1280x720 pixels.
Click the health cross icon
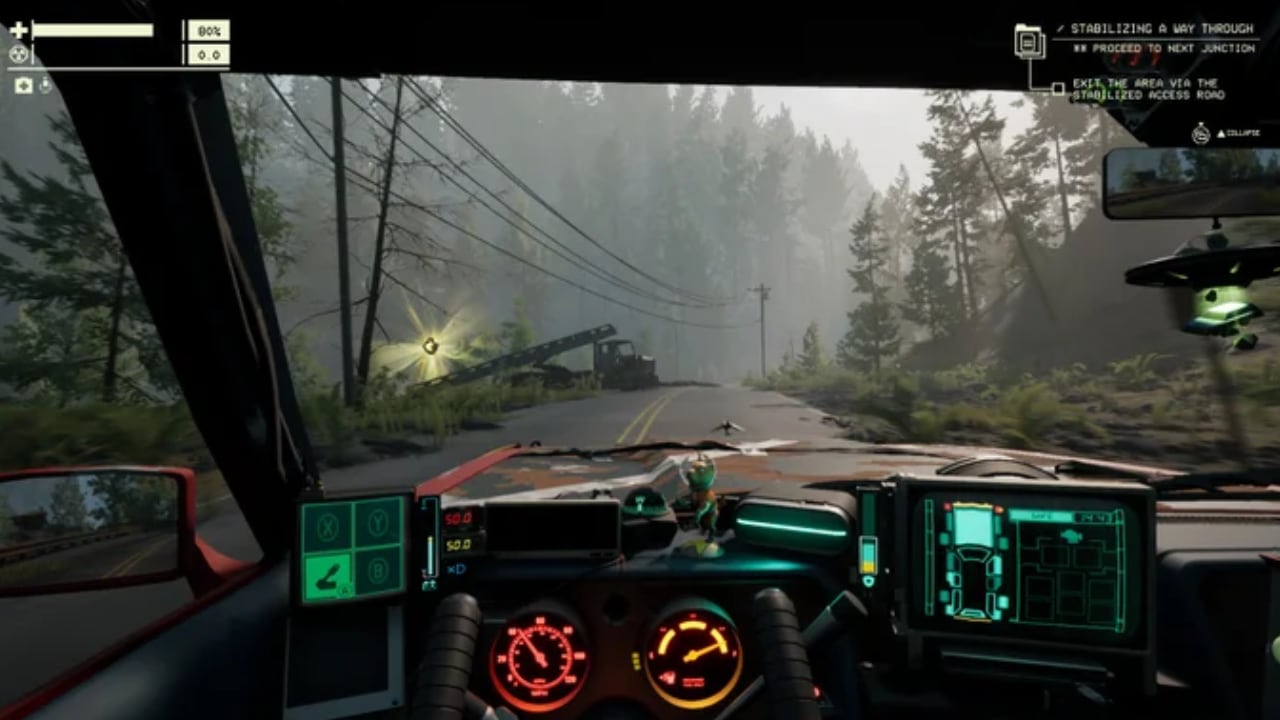pyautogui.click(x=18, y=30)
